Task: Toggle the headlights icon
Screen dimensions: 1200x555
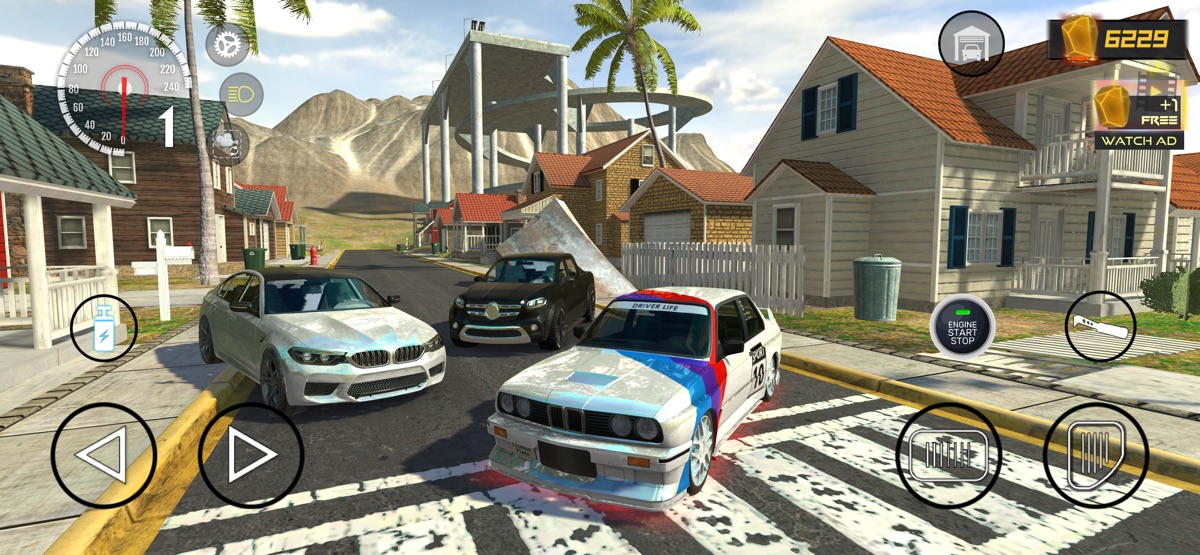Action: [x=240, y=94]
